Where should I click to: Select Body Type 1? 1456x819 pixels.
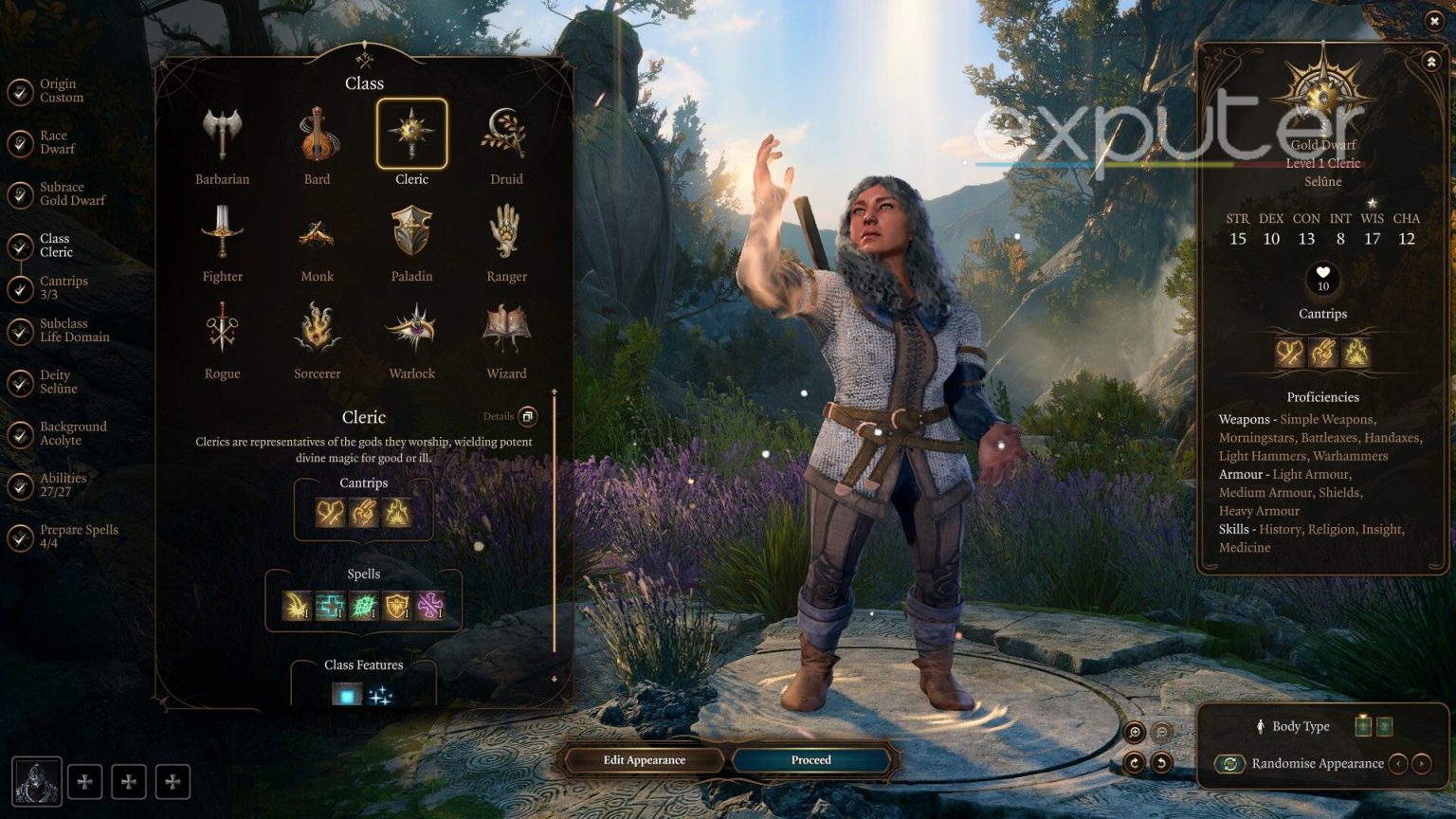coord(1363,726)
